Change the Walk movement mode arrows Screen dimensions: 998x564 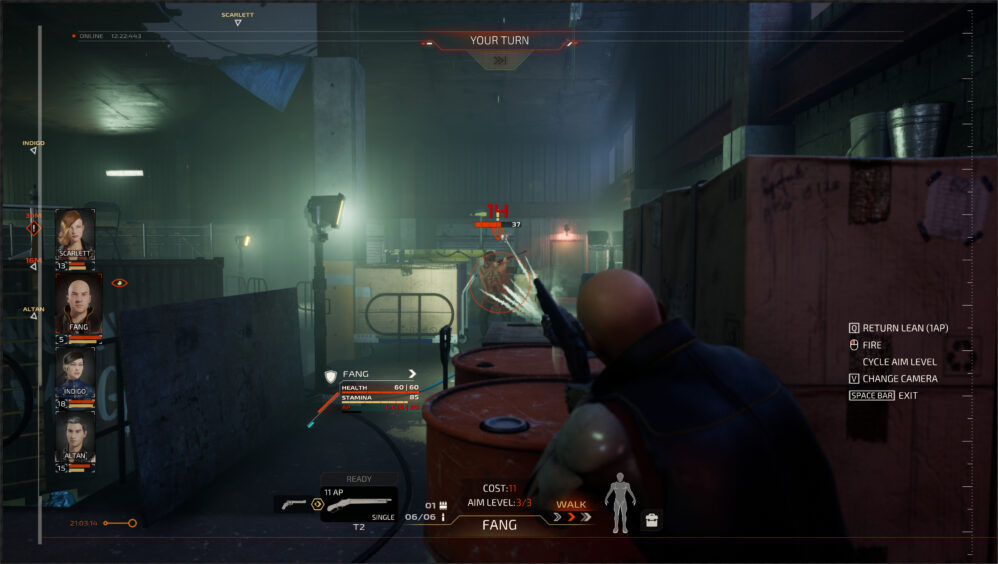point(571,517)
